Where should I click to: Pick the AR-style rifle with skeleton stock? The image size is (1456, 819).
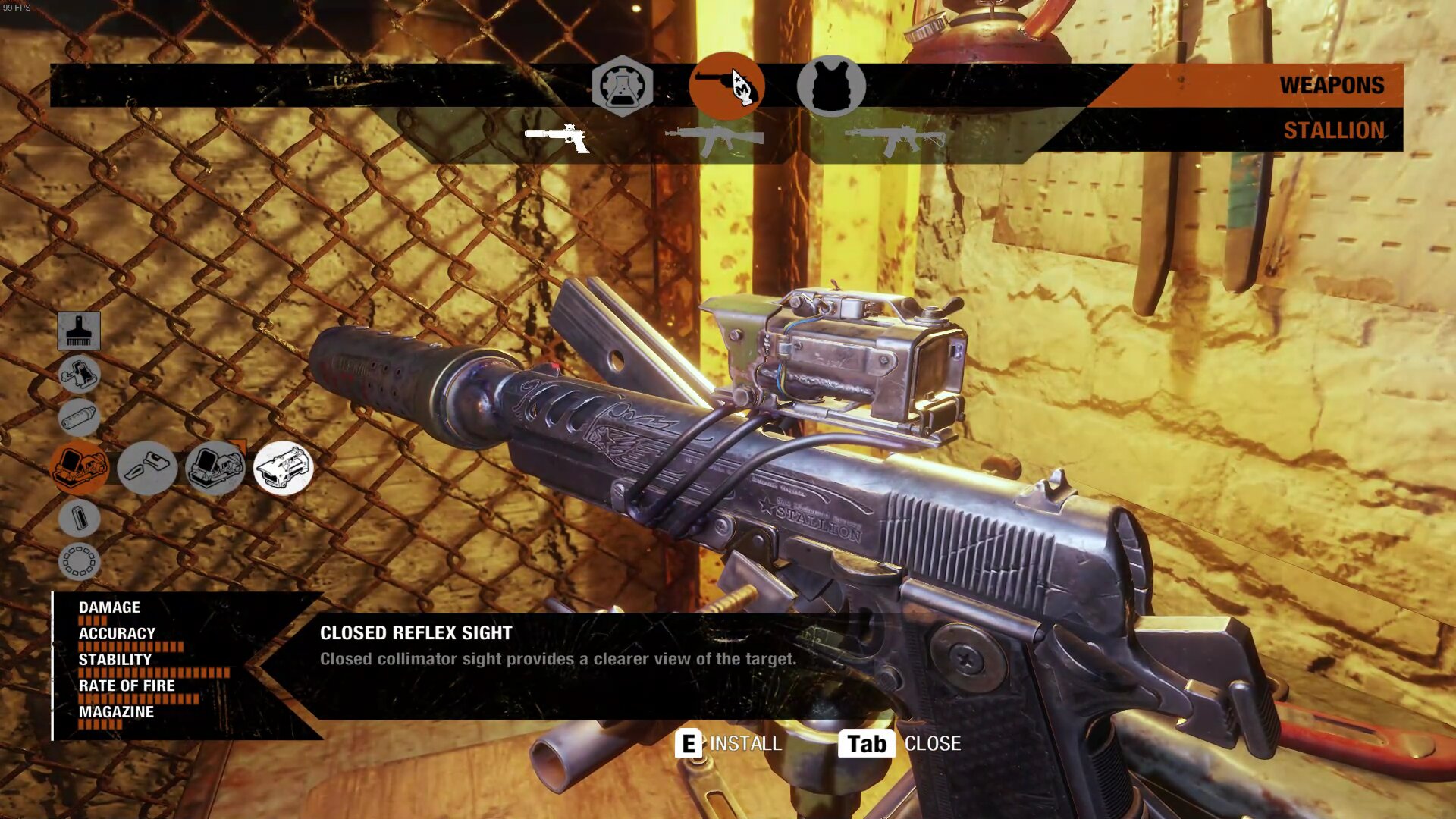[895, 139]
